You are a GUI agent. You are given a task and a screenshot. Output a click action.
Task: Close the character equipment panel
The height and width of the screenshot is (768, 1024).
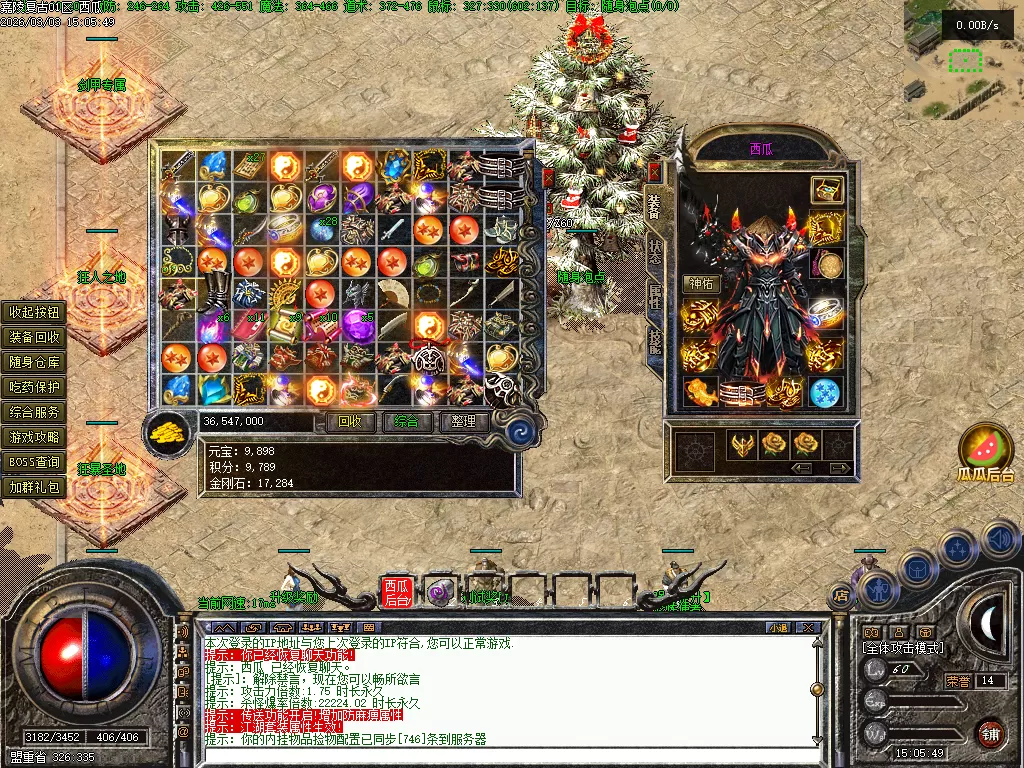[x=655, y=171]
